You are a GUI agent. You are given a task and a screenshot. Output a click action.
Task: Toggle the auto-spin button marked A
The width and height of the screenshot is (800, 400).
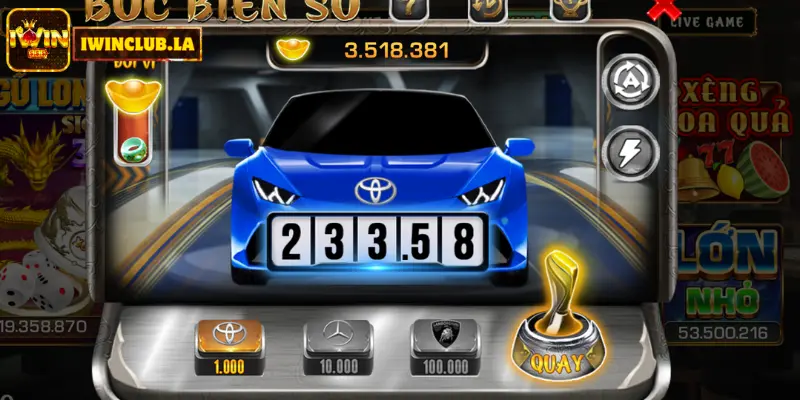coord(631,76)
